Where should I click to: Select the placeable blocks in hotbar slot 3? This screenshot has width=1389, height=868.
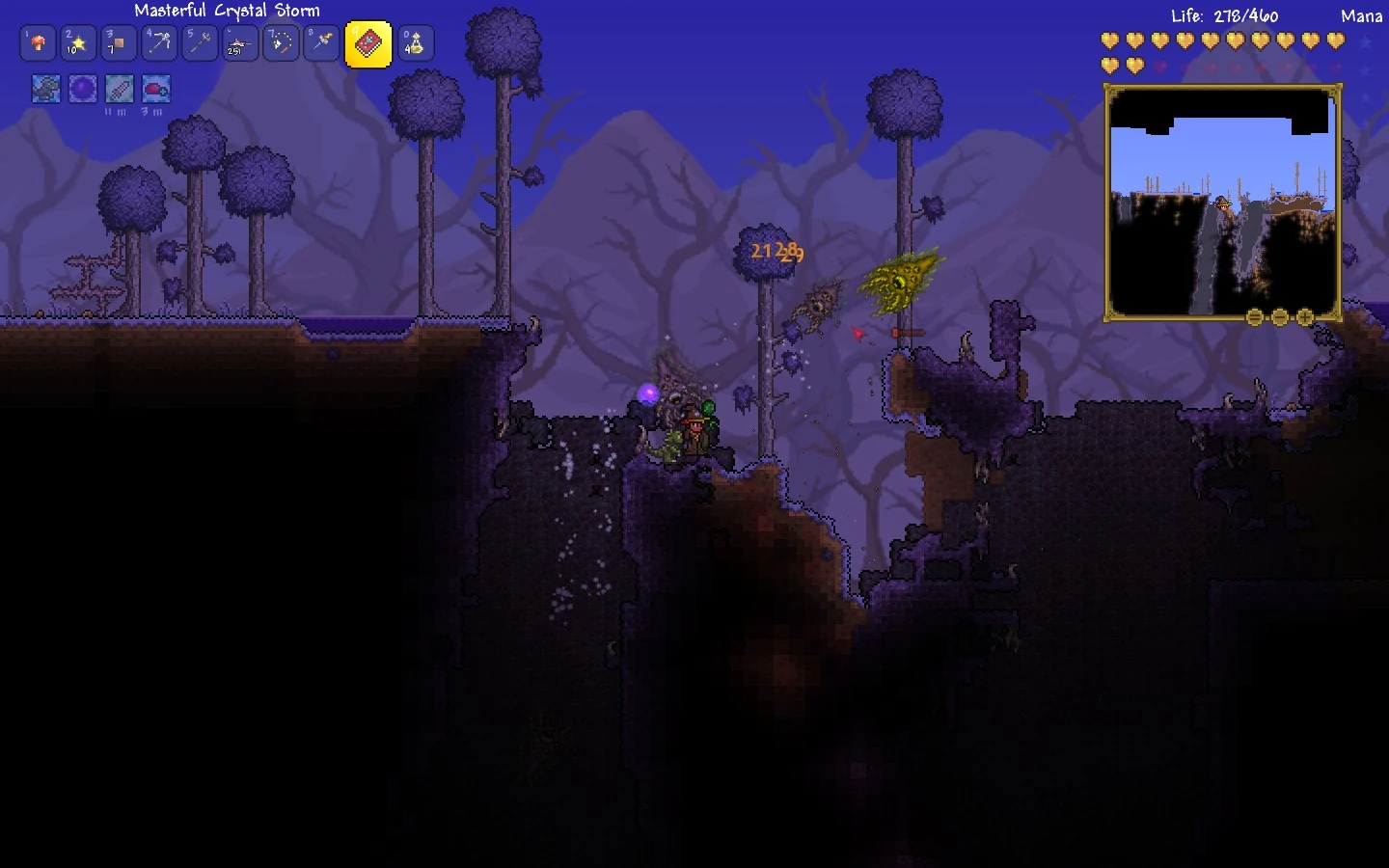click(119, 43)
